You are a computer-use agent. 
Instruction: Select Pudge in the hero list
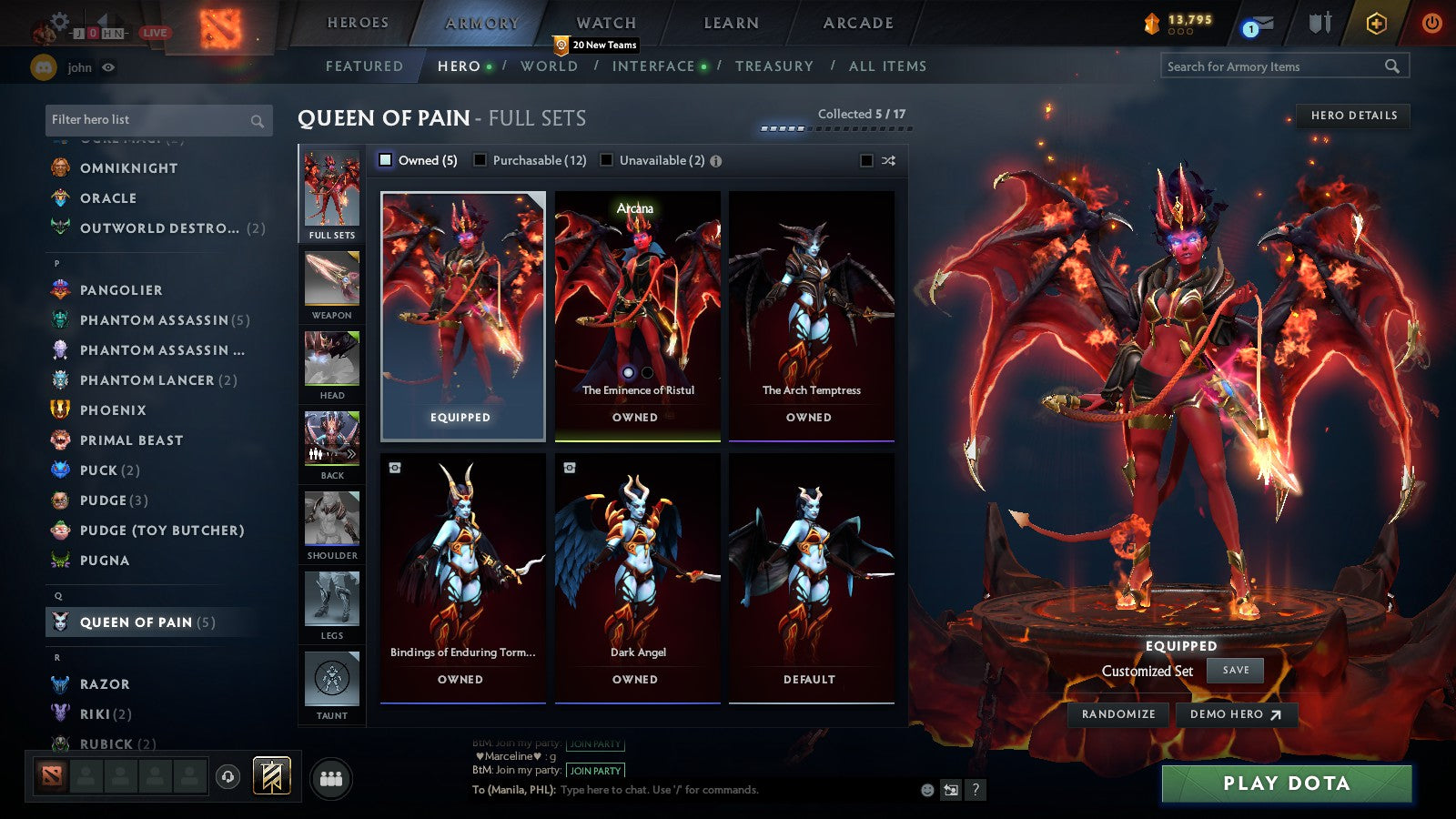coord(104,500)
